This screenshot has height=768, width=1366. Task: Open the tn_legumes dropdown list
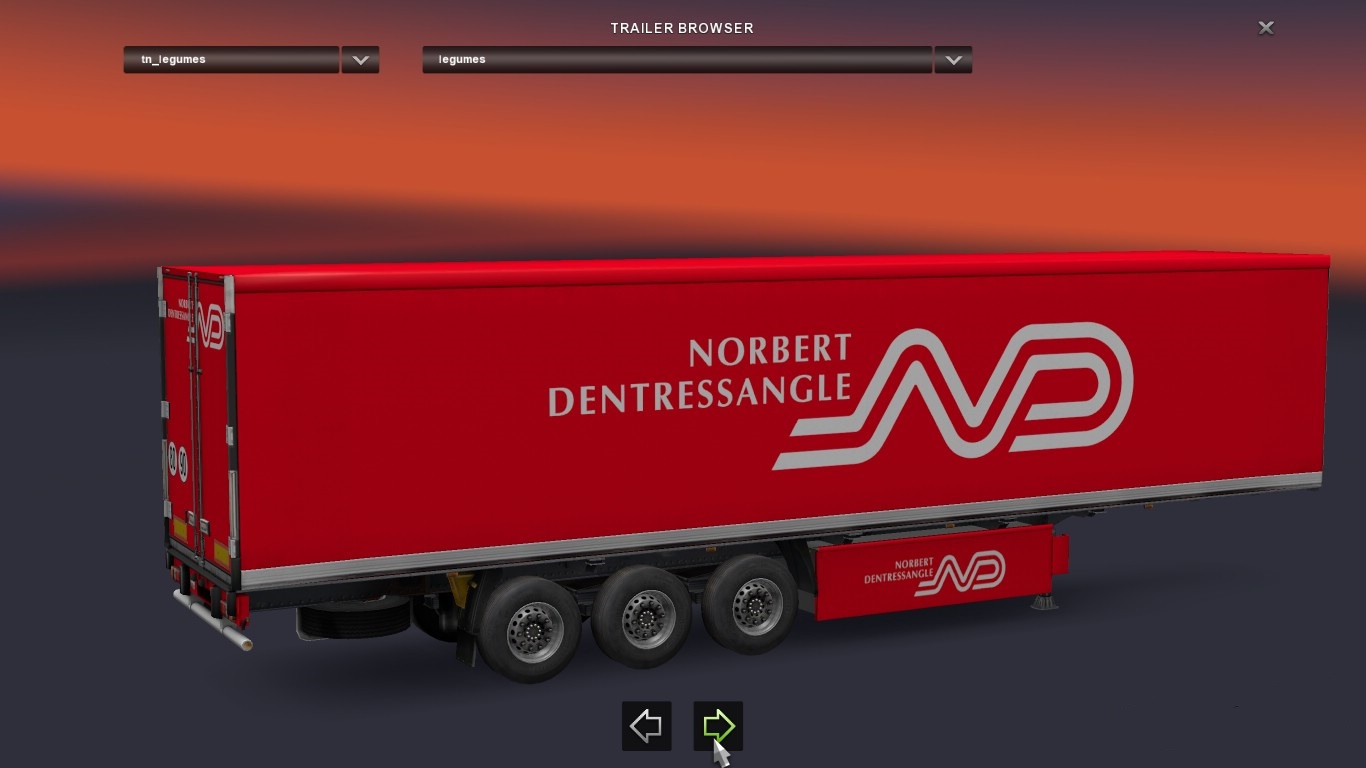[x=360, y=60]
